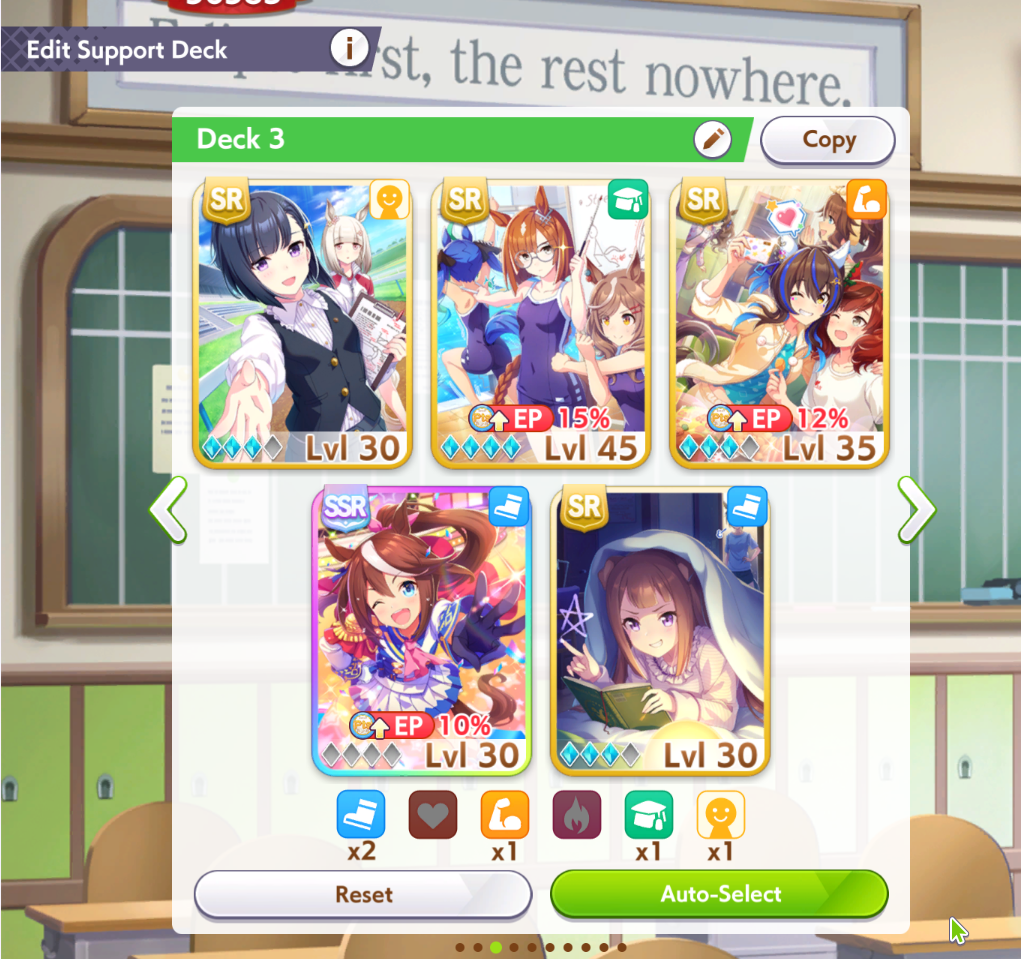Rename the deck with the pencil icon

coord(712,140)
